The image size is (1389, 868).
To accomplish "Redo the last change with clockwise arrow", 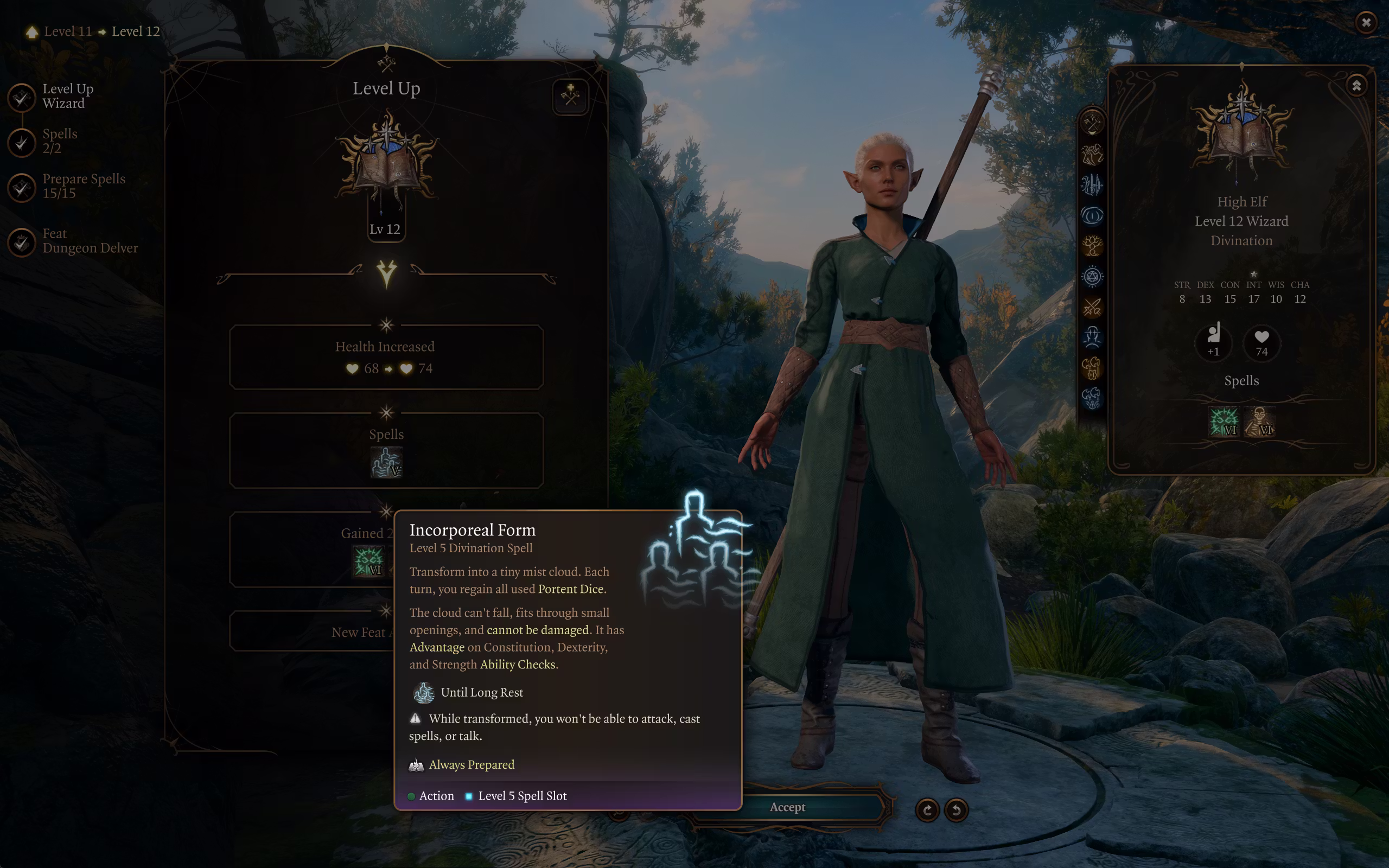I will (927, 810).
